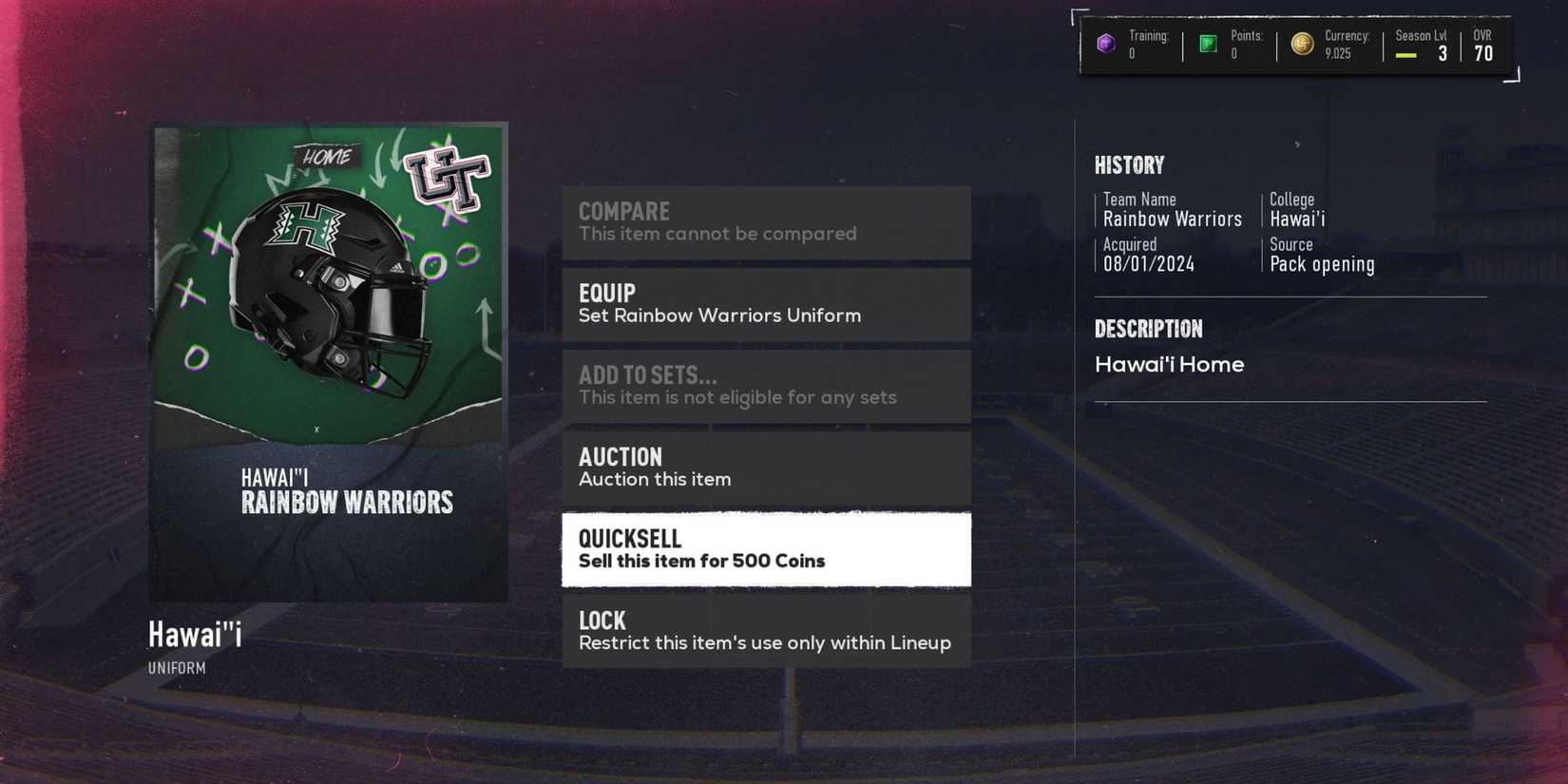The image size is (1568, 784).
Task: Choose Auction this item
Action: coord(766,468)
